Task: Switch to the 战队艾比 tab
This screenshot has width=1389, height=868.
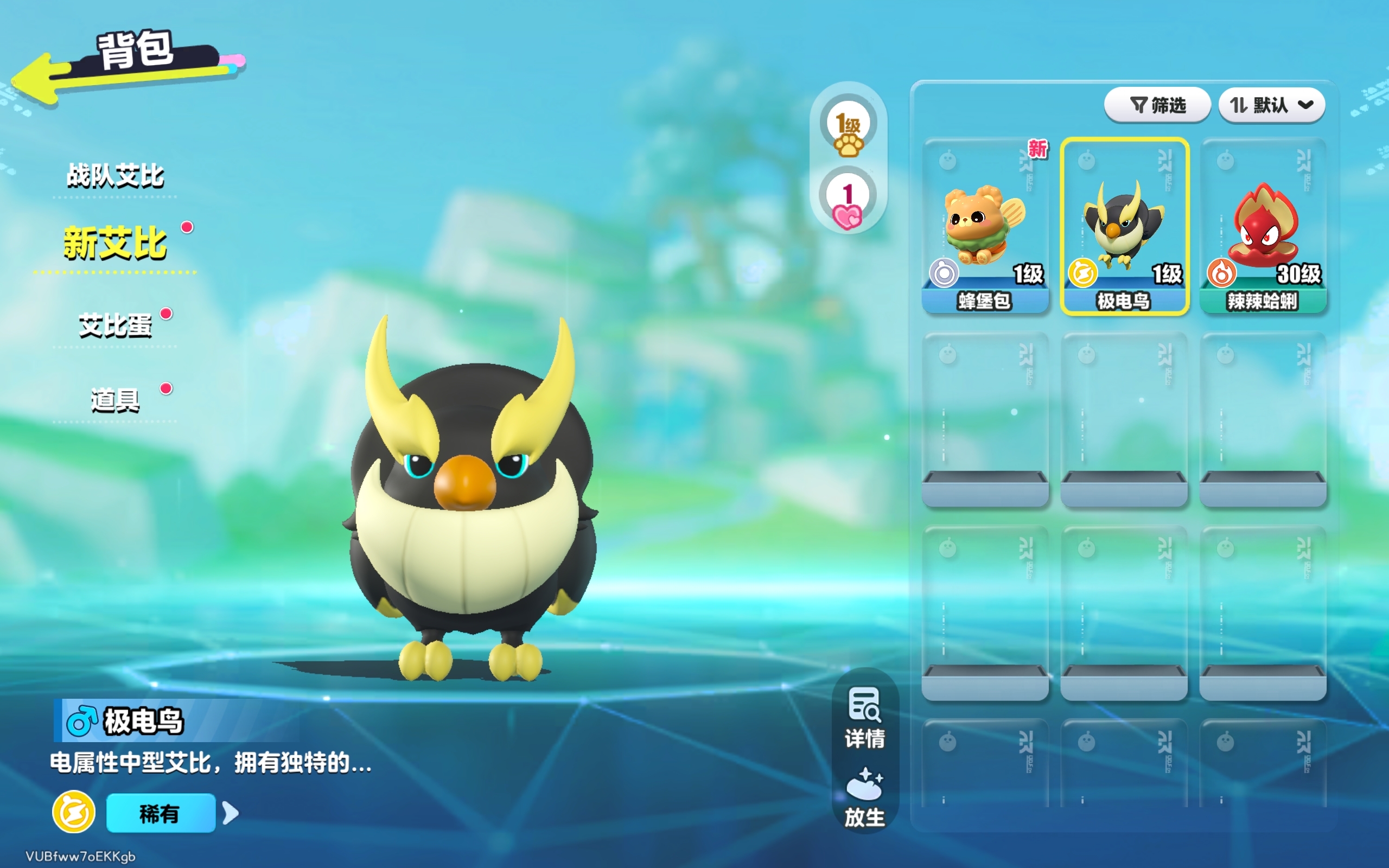Action: pyautogui.click(x=115, y=175)
